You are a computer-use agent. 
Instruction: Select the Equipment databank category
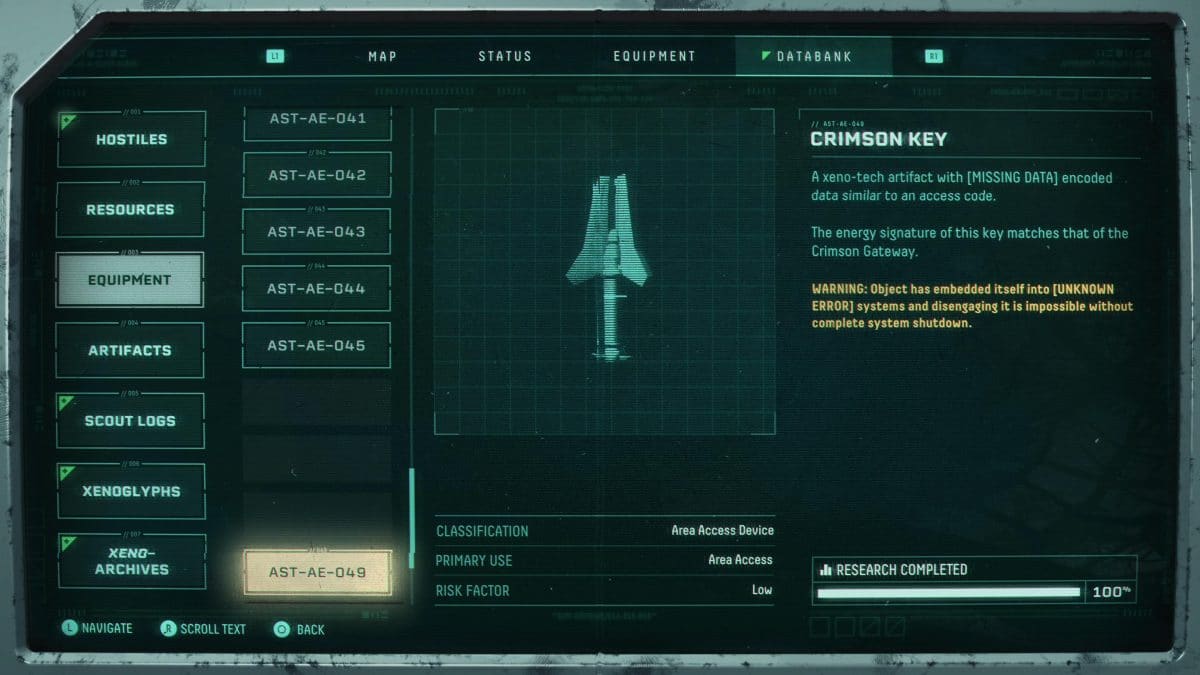coord(130,280)
